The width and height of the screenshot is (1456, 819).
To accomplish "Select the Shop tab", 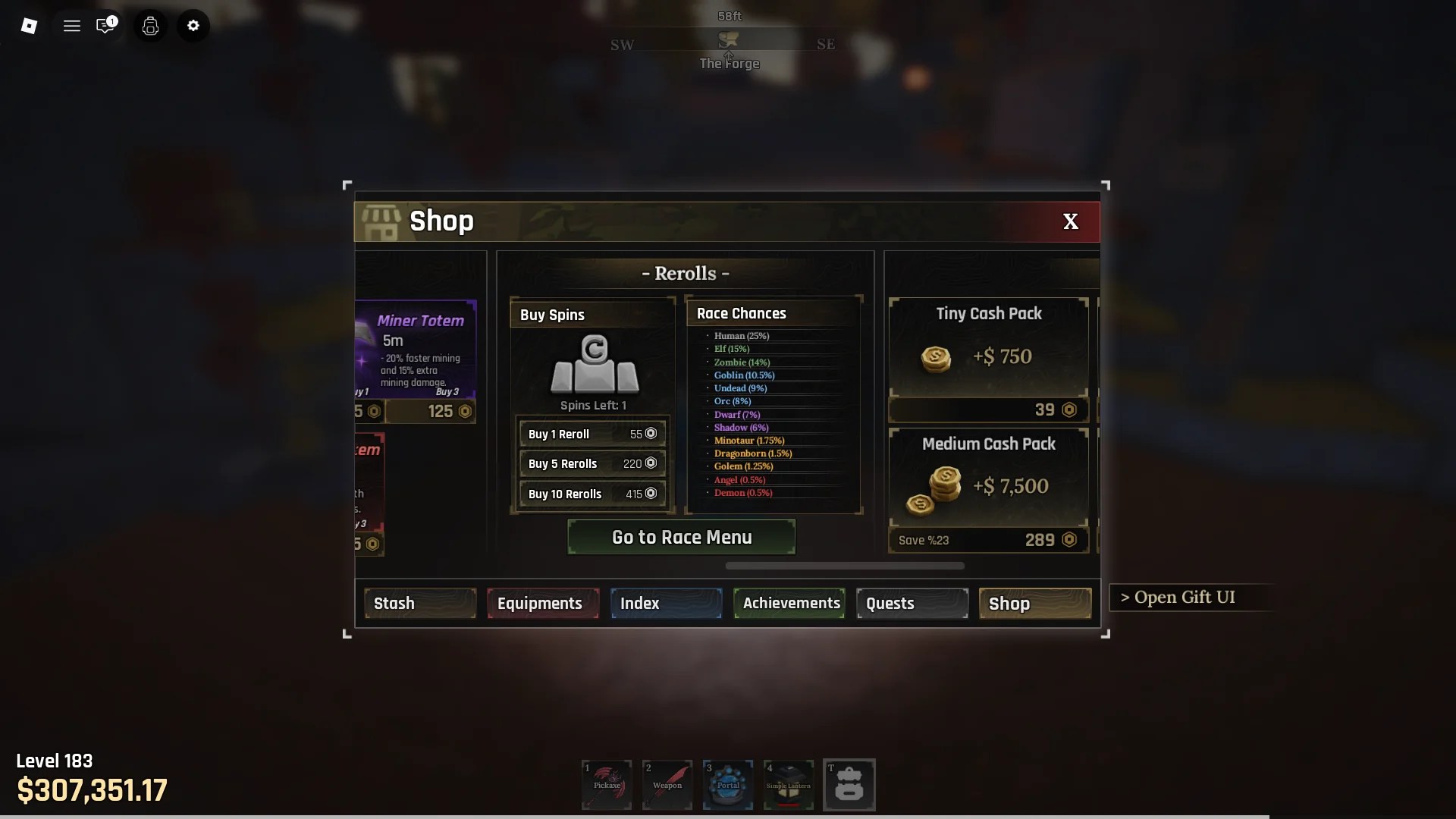I will 1035,604.
